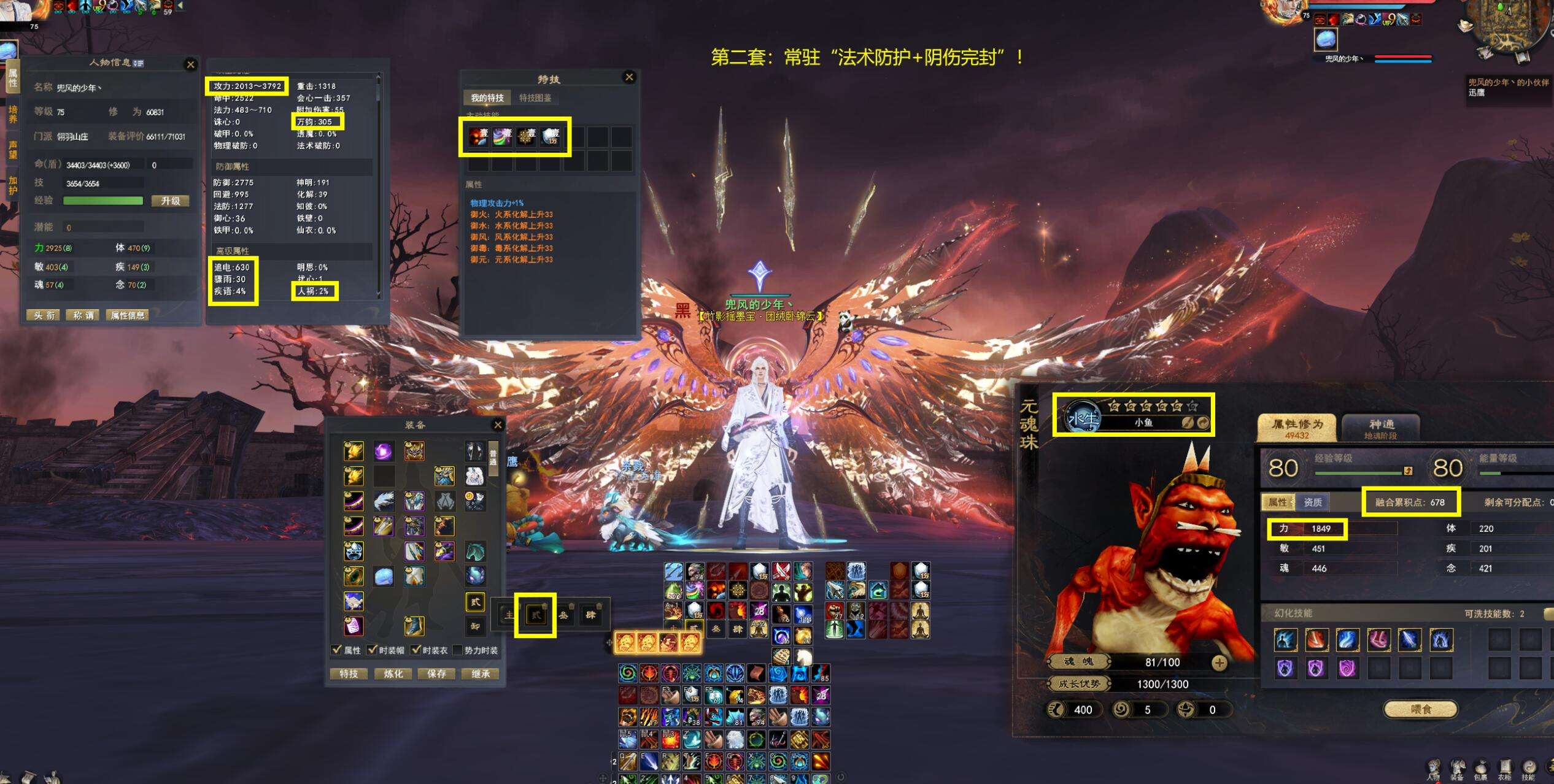Screen dimensions: 1554x784
Task: Save the equipment set with 保存
Action: tap(436, 674)
